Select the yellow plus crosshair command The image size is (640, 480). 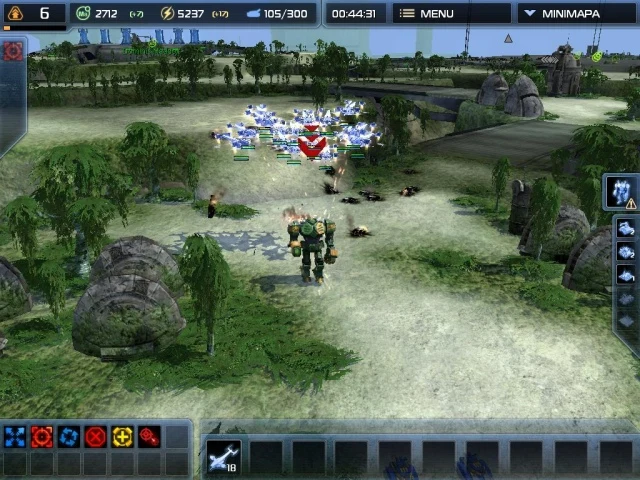point(123,437)
